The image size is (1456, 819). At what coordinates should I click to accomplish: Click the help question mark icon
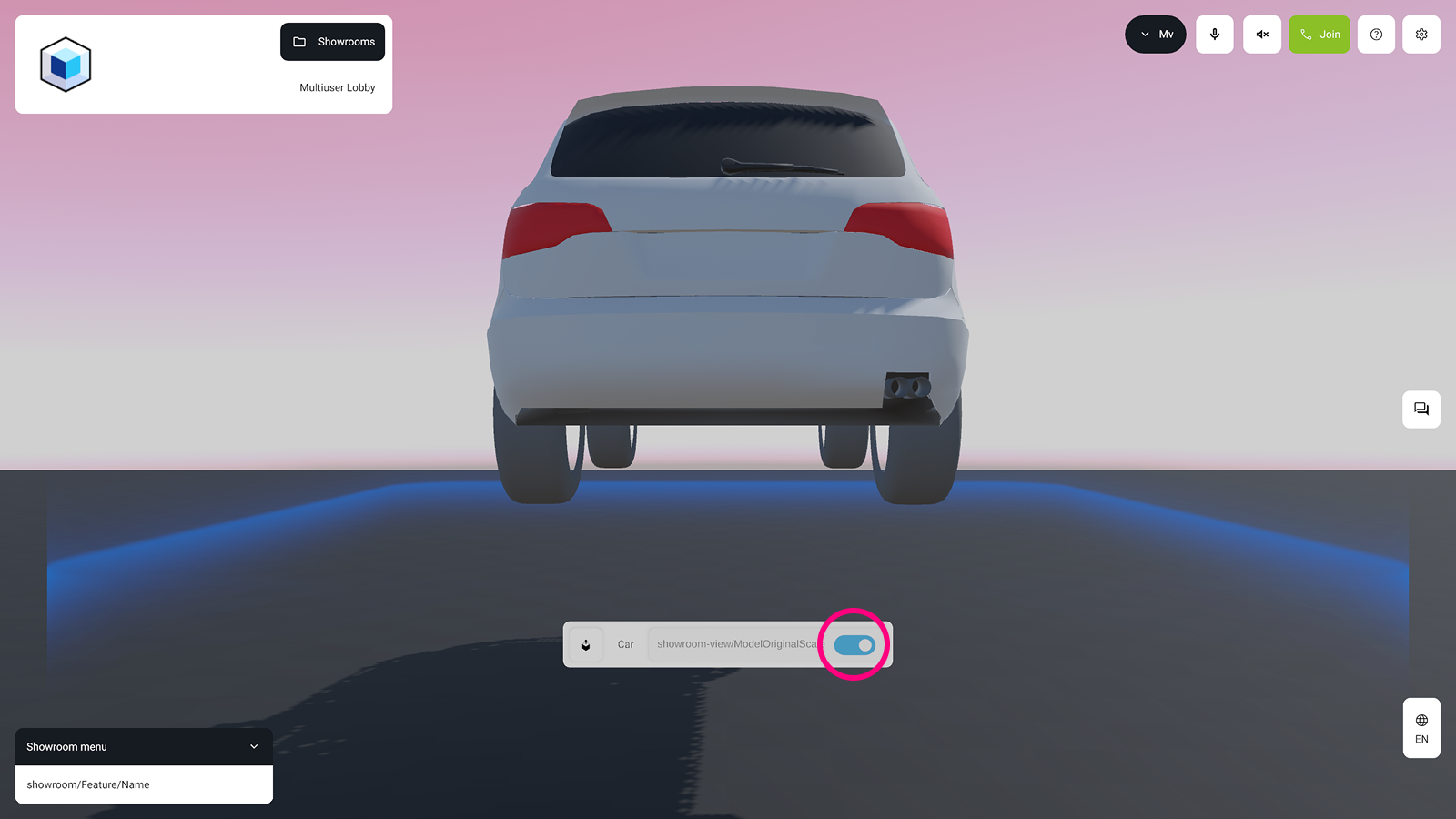coord(1375,34)
